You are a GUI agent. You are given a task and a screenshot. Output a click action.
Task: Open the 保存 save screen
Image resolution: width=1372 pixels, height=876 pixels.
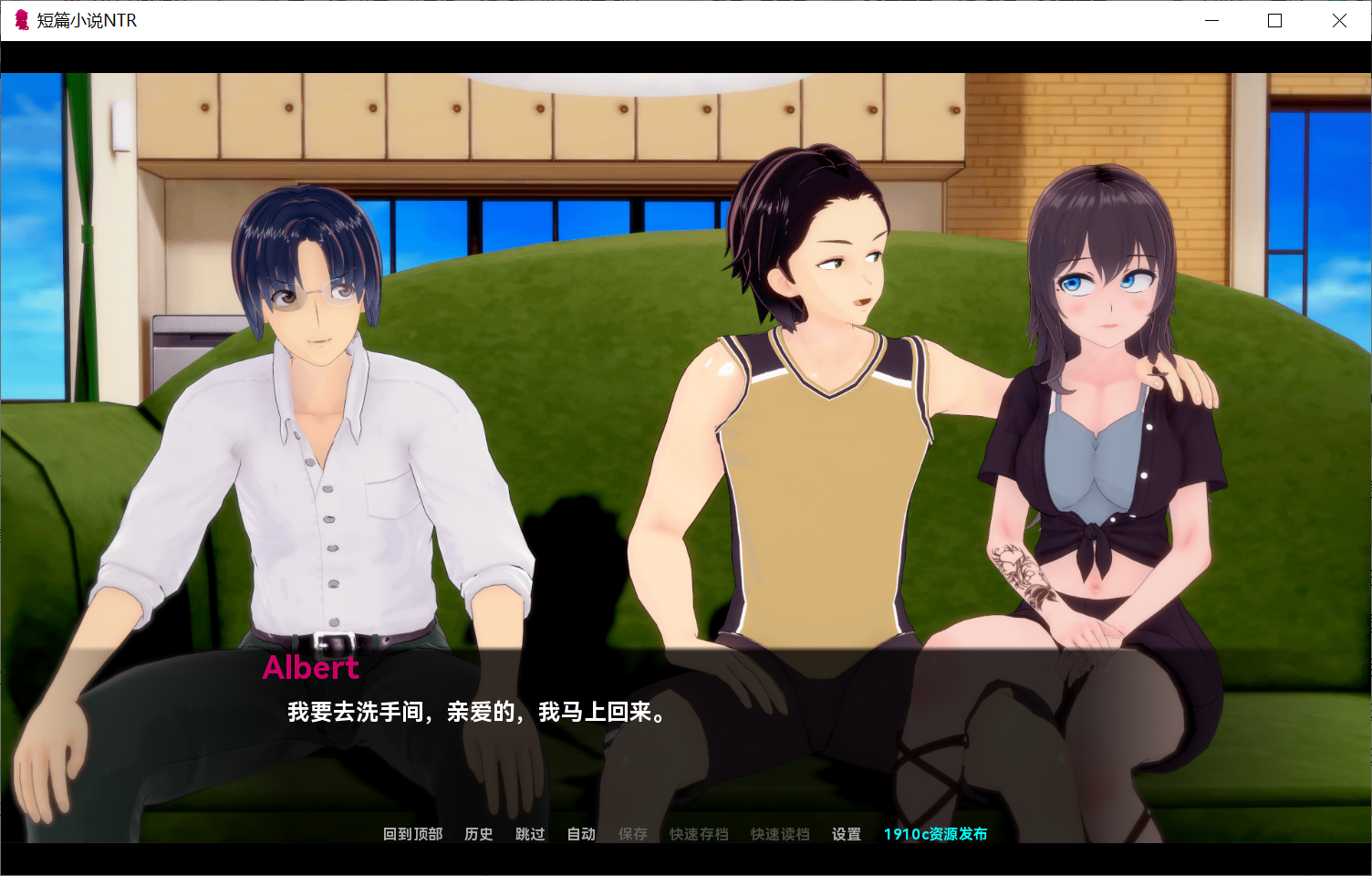(632, 834)
